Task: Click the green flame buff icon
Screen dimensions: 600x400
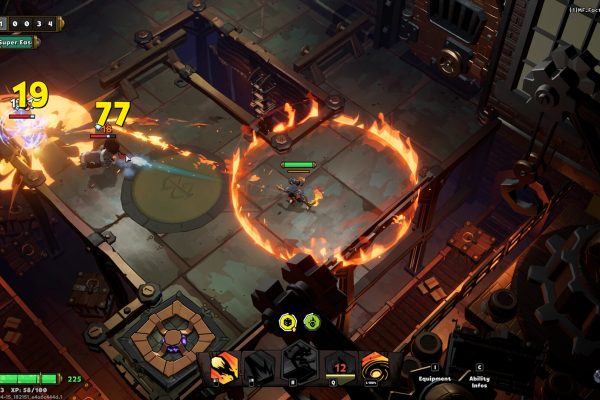Action: click(312, 322)
